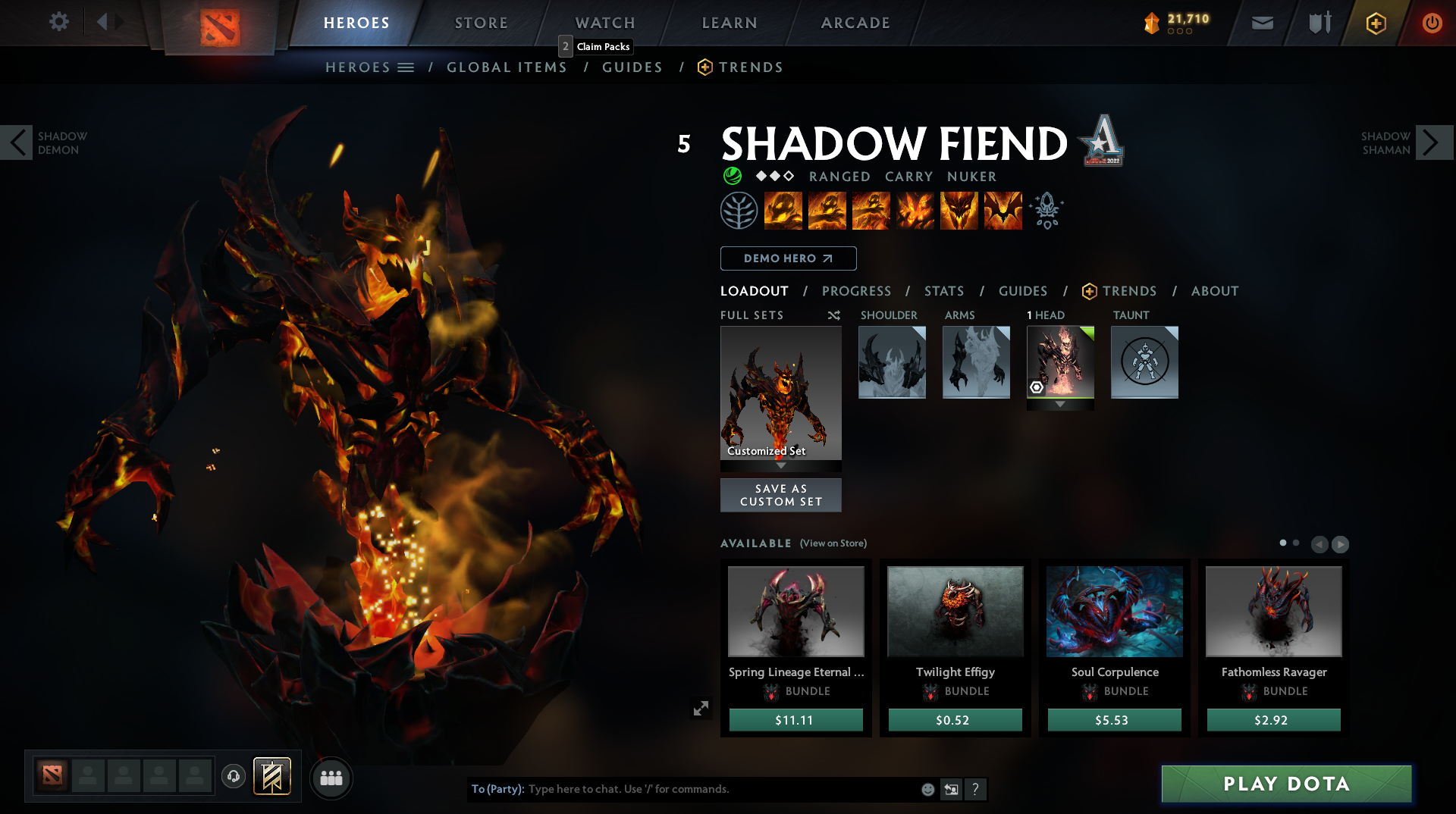Toggle voice chat headset icon
This screenshot has height=814, width=1456.
click(x=233, y=778)
